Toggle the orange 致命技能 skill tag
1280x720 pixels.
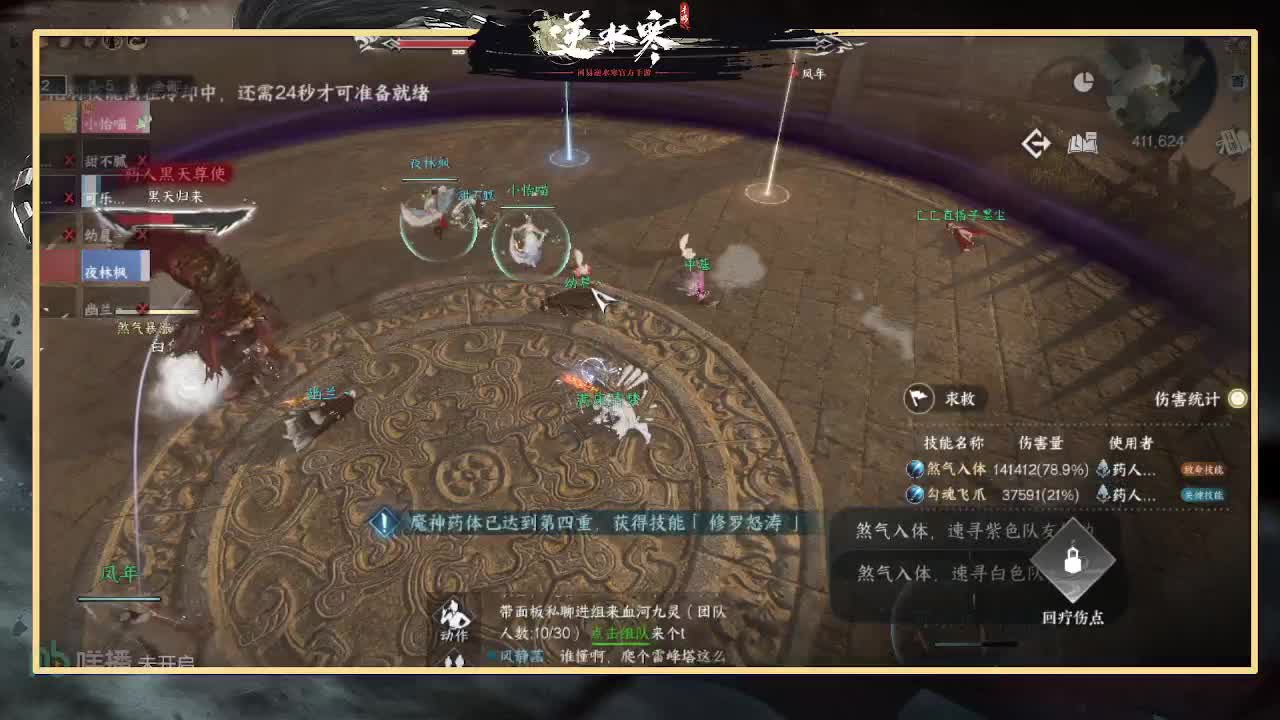tap(1204, 471)
